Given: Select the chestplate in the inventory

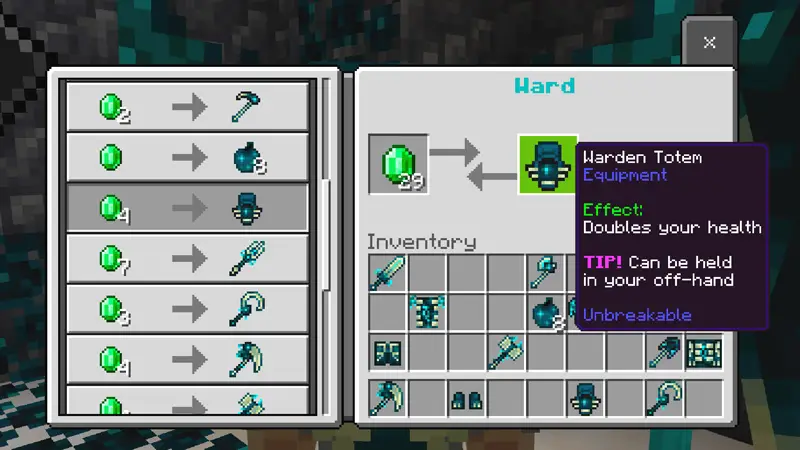Looking at the screenshot, I should coord(427,312).
